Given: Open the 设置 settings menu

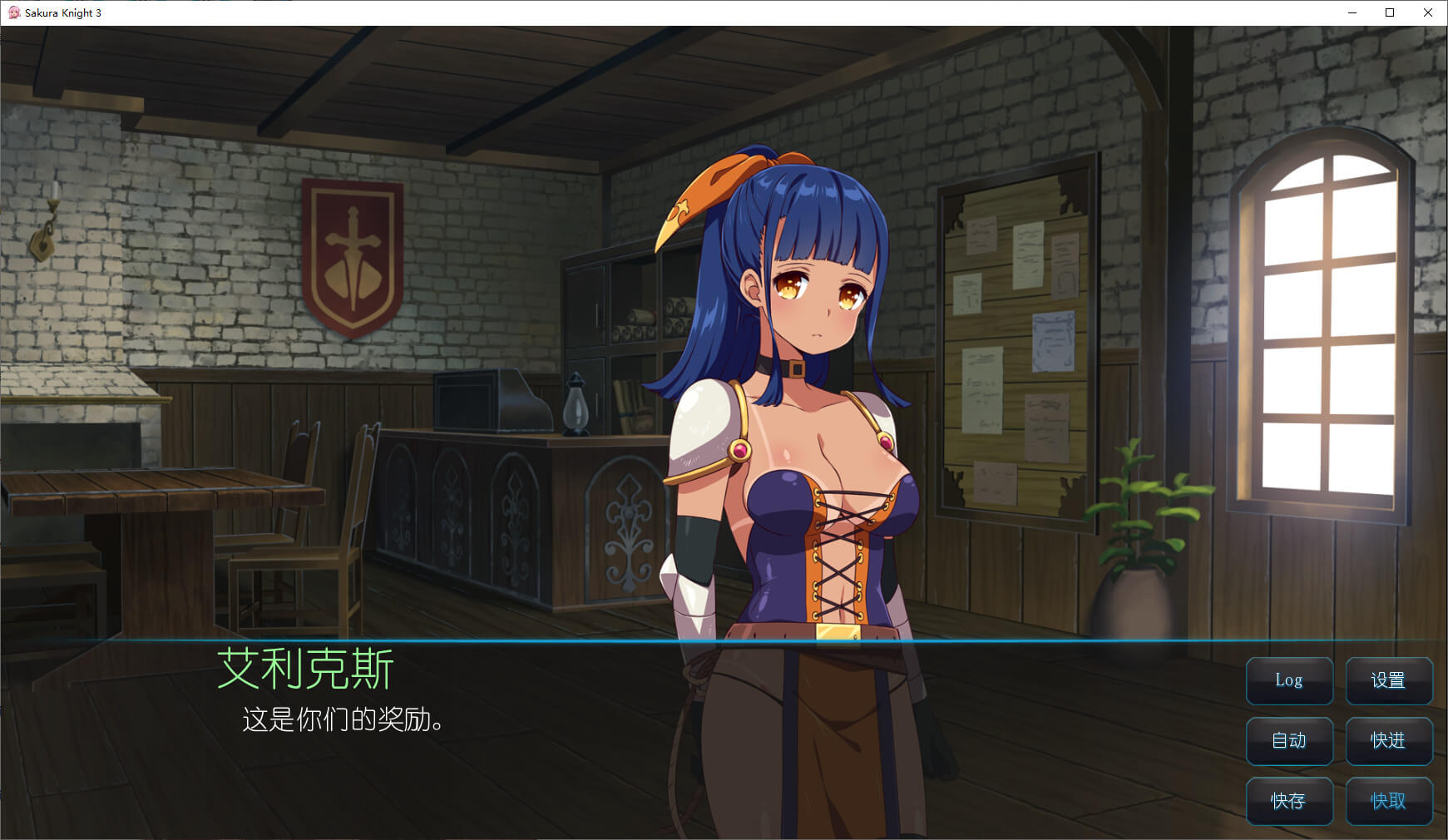Looking at the screenshot, I should [x=1388, y=680].
